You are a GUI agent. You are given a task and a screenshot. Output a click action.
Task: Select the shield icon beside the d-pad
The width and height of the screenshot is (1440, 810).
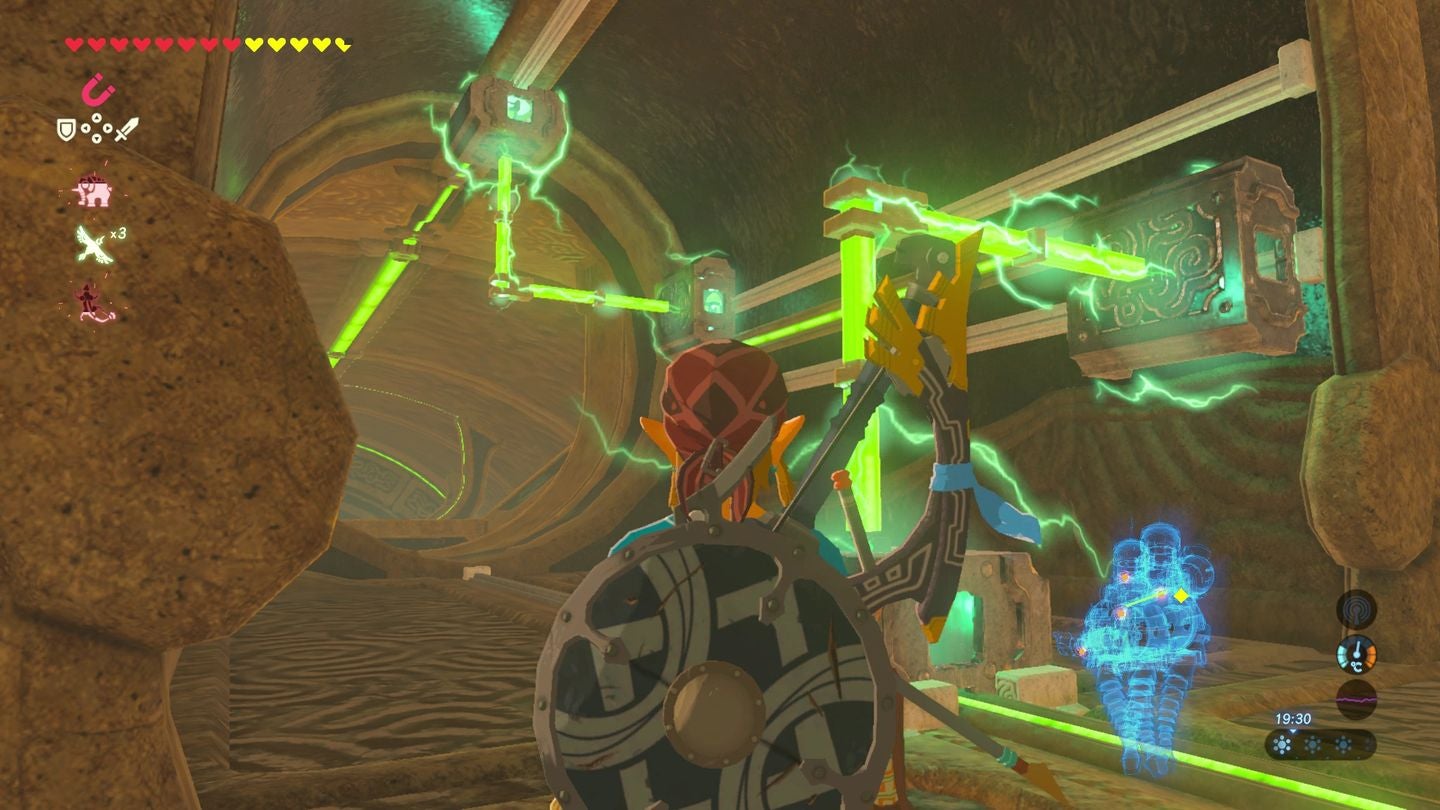(66, 127)
